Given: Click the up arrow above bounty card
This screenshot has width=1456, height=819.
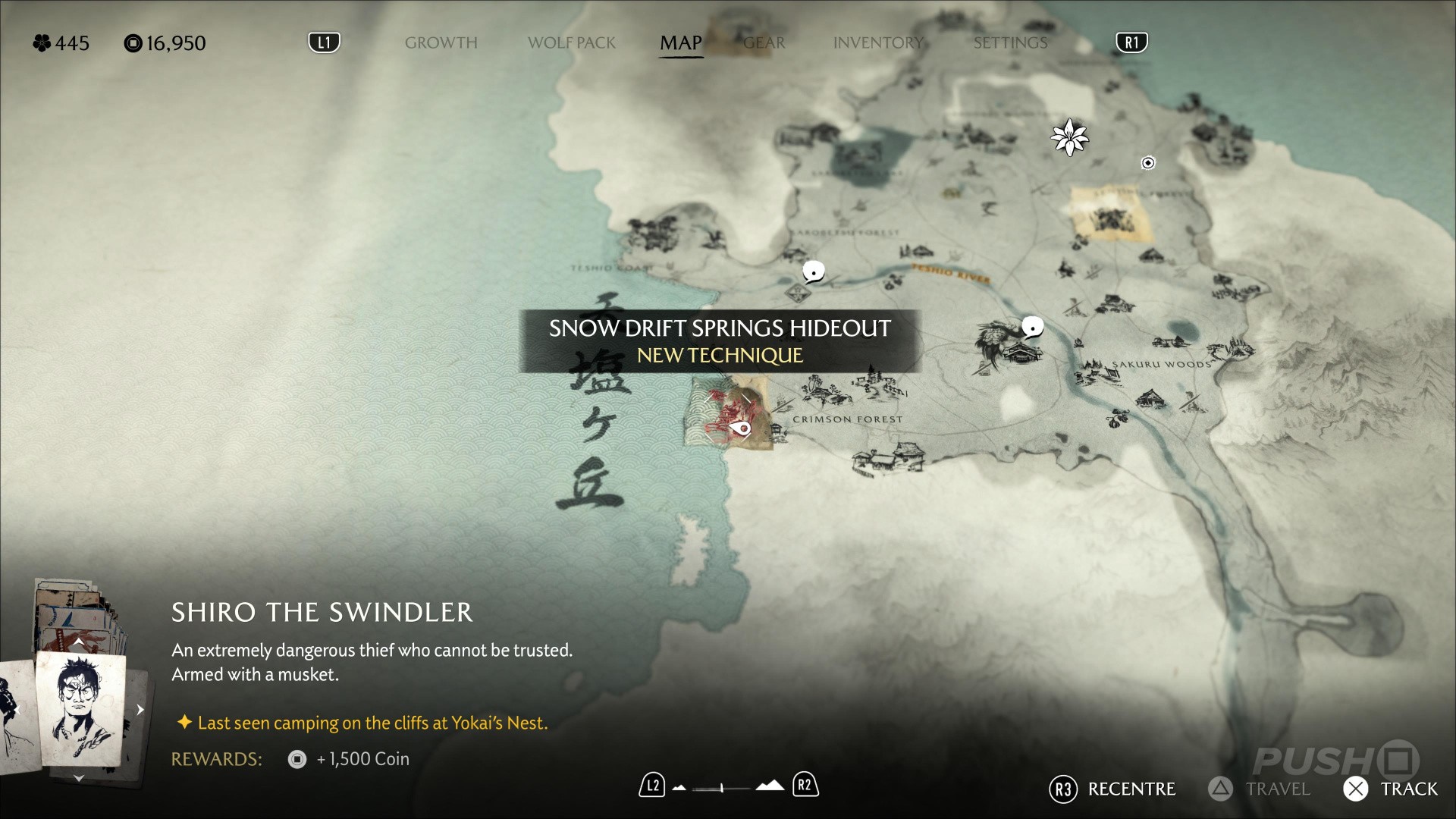Looking at the screenshot, I should (79, 643).
